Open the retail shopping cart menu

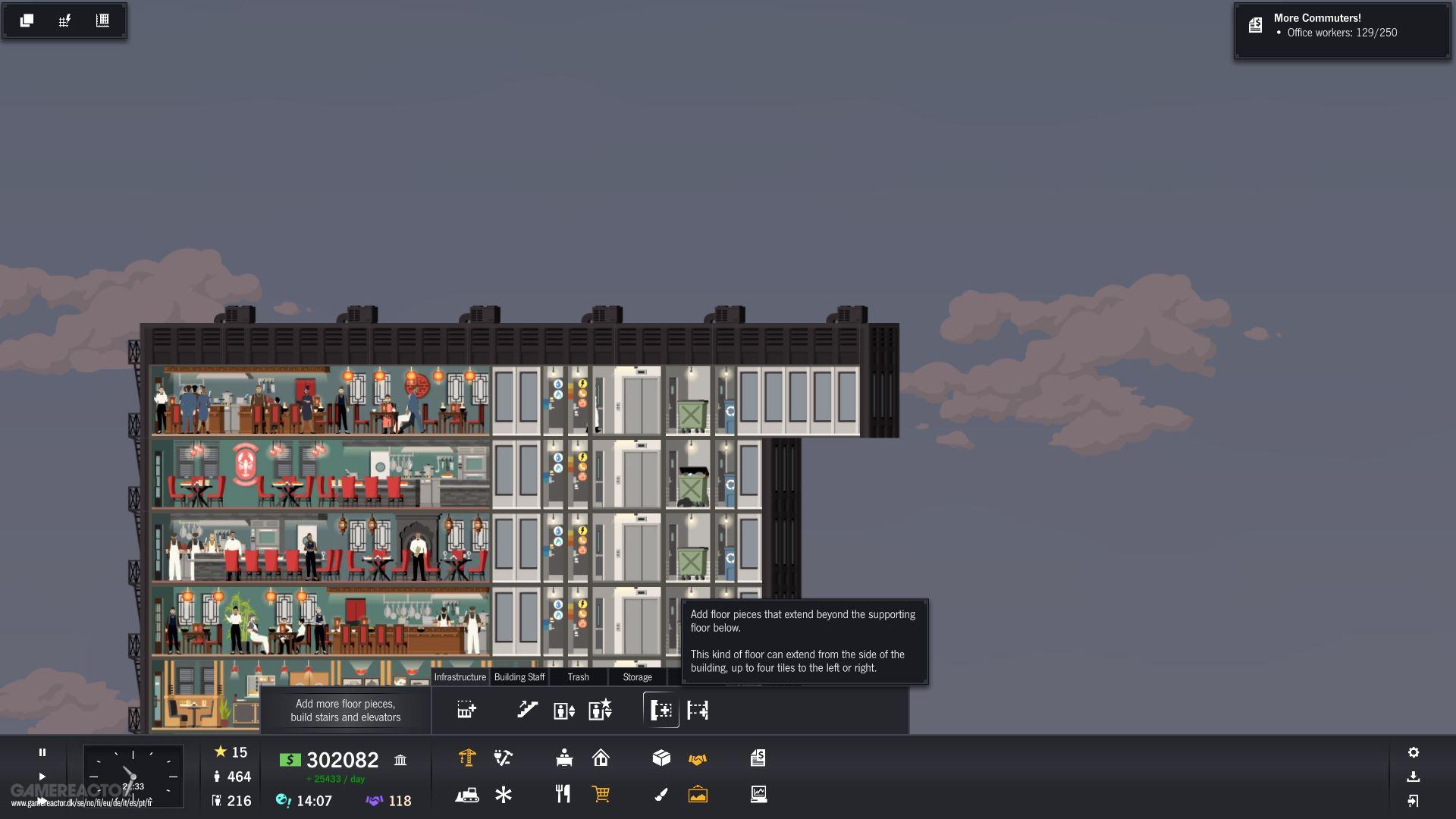tap(601, 794)
